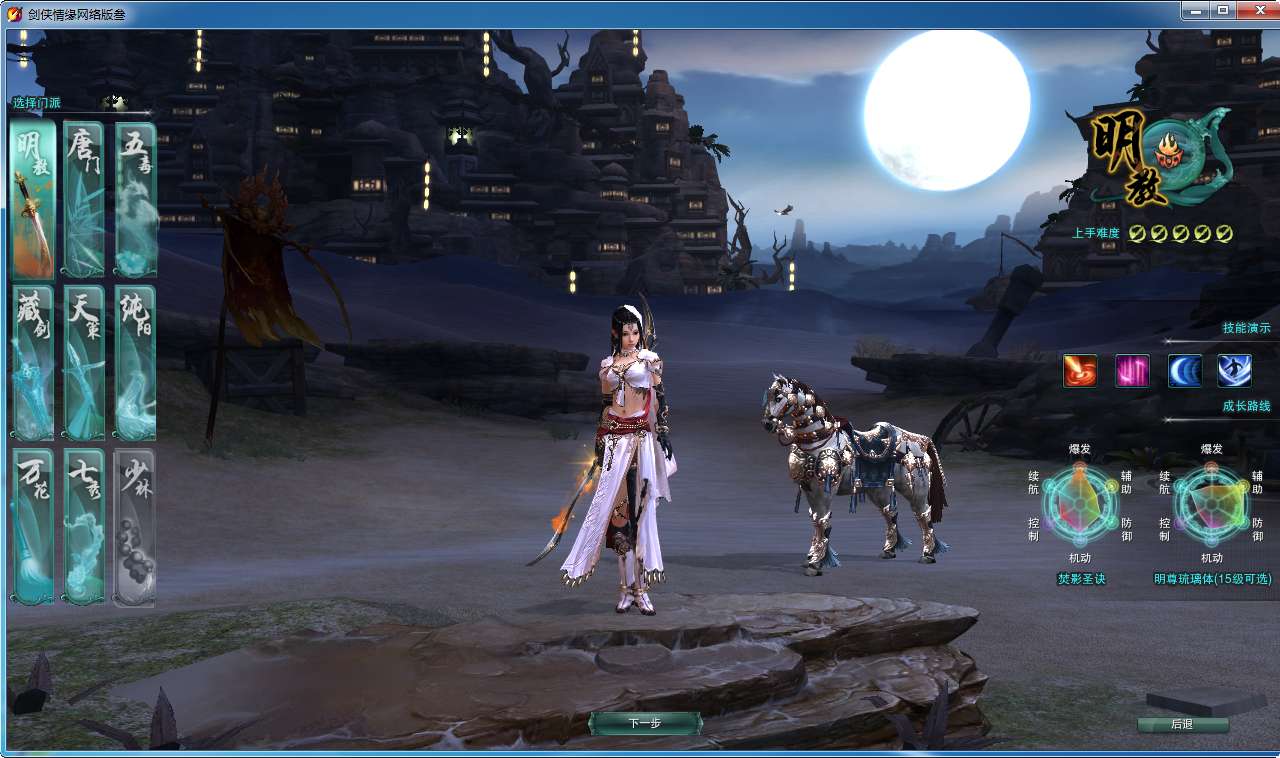Choose the 唐门 sect tile
This screenshot has height=758, width=1280.
click(84, 199)
